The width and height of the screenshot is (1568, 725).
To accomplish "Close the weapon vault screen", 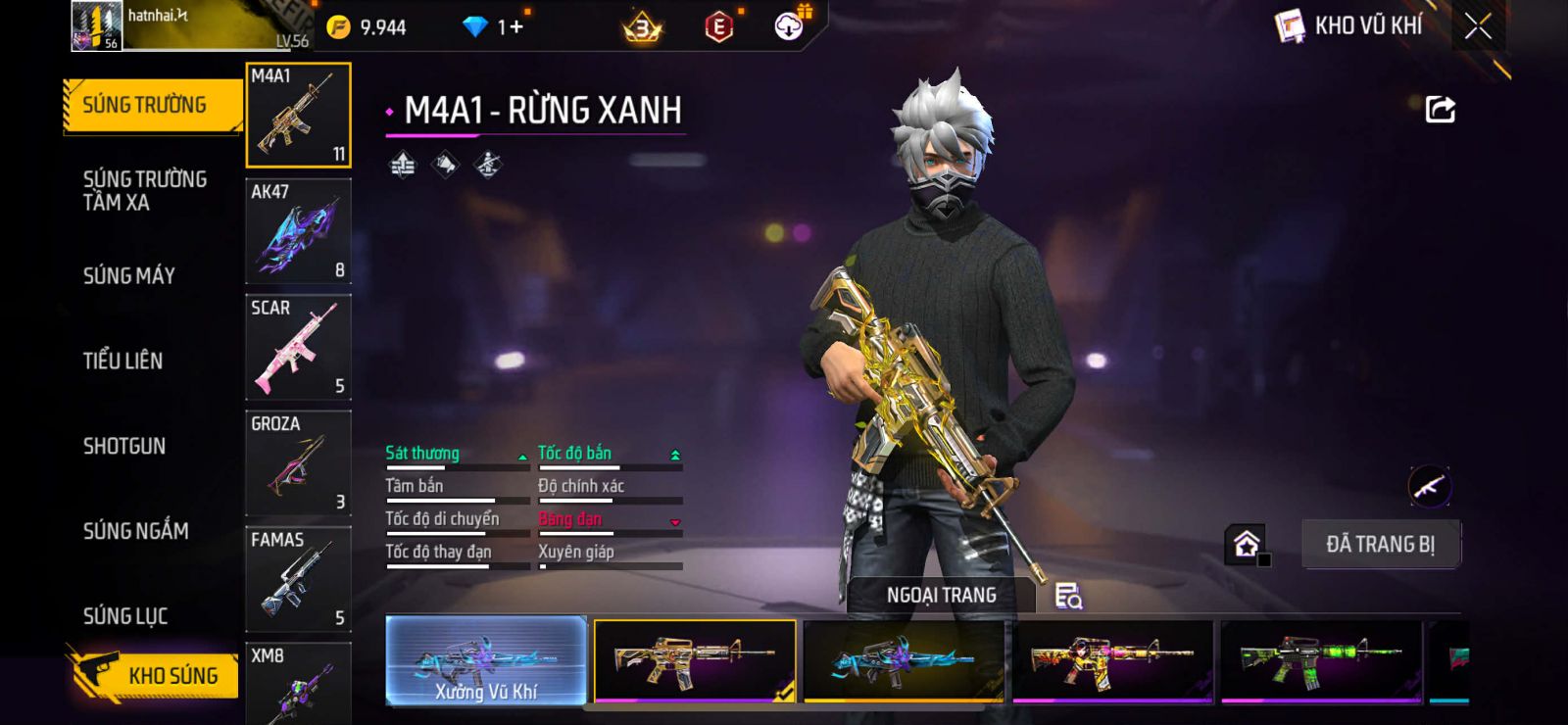I will coord(1478,26).
